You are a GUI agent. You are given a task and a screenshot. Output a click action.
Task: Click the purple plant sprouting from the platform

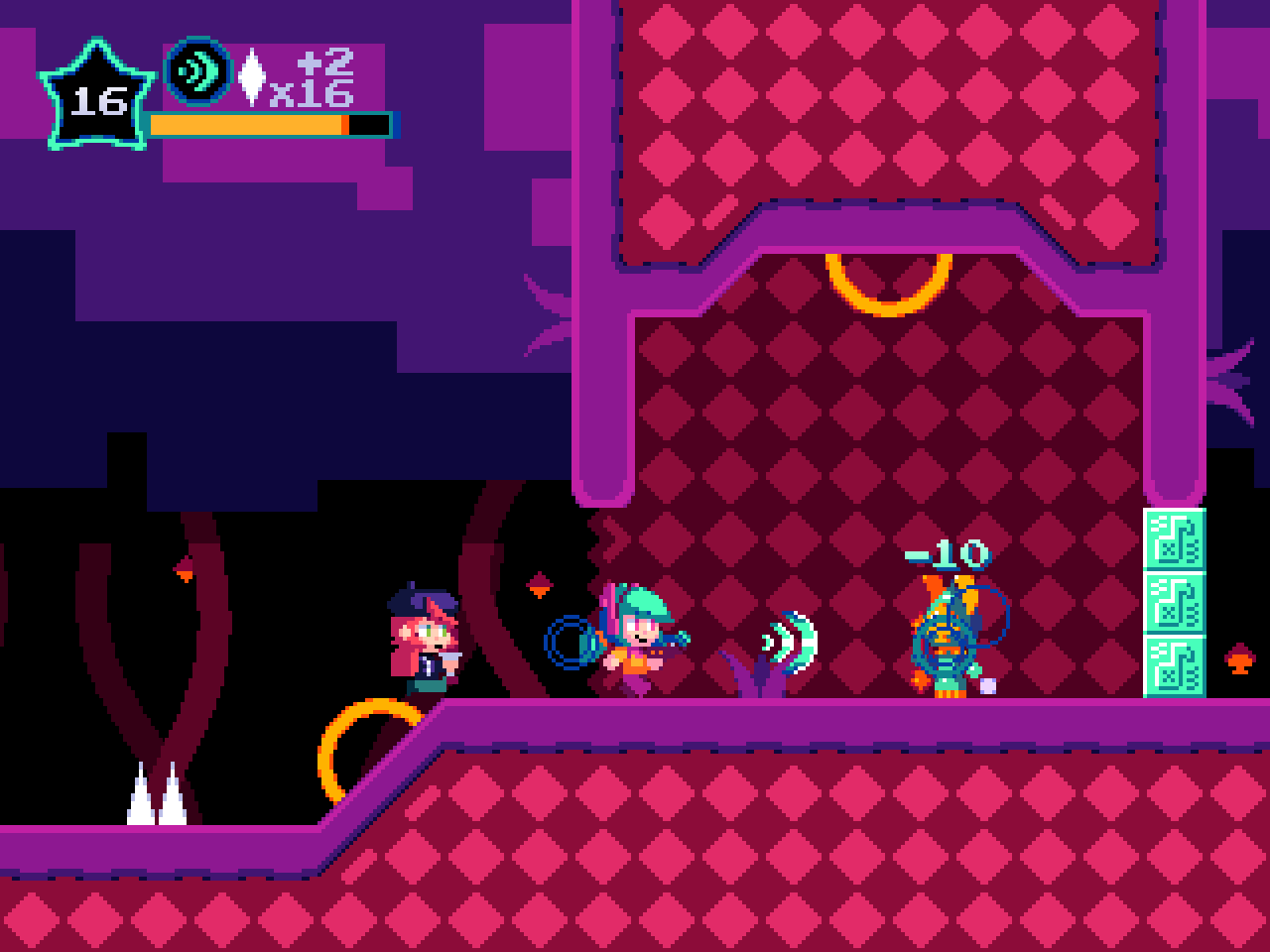(x=758, y=672)
